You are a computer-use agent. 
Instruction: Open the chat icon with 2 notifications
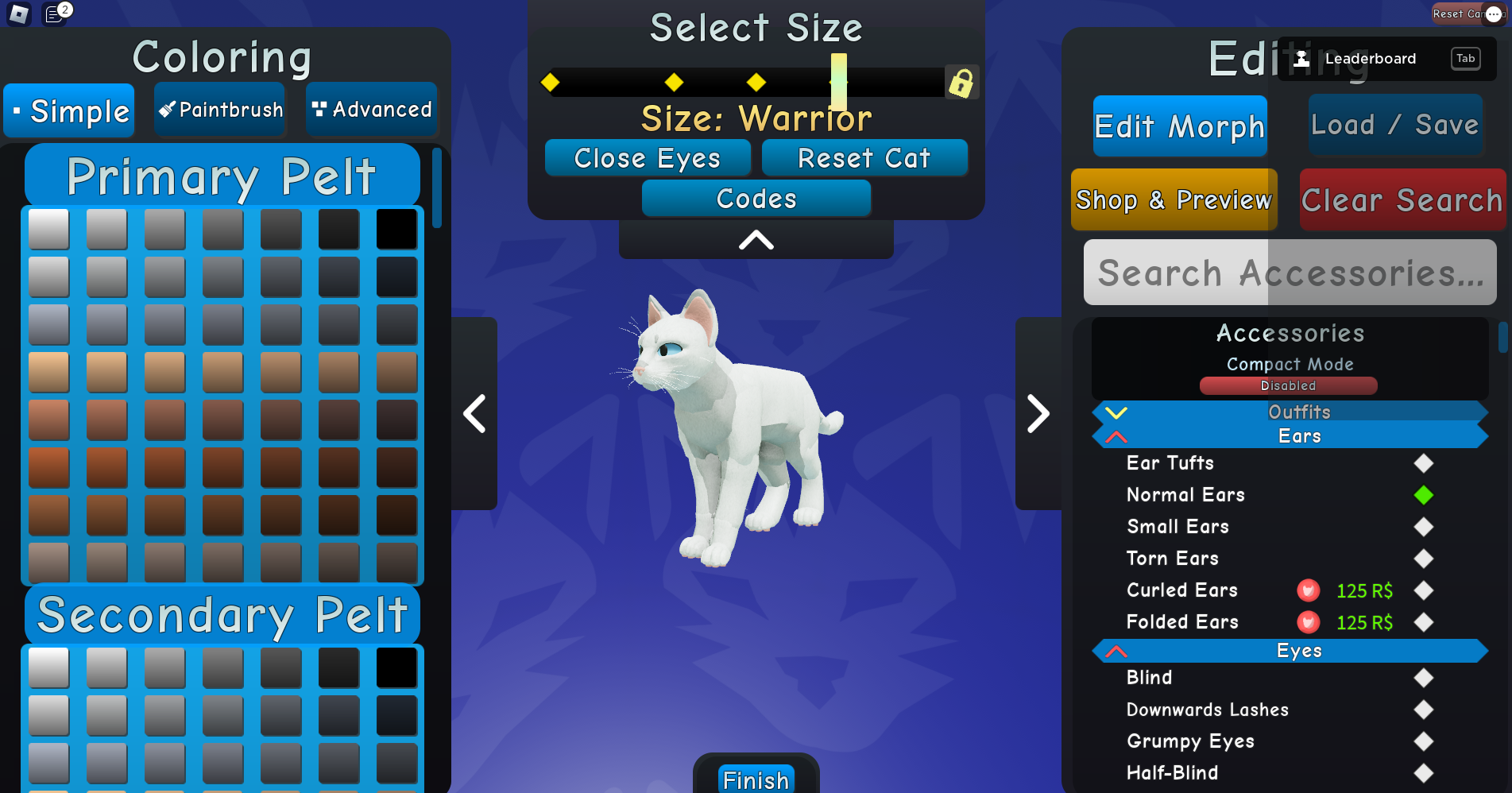click(x=54, y=14)
